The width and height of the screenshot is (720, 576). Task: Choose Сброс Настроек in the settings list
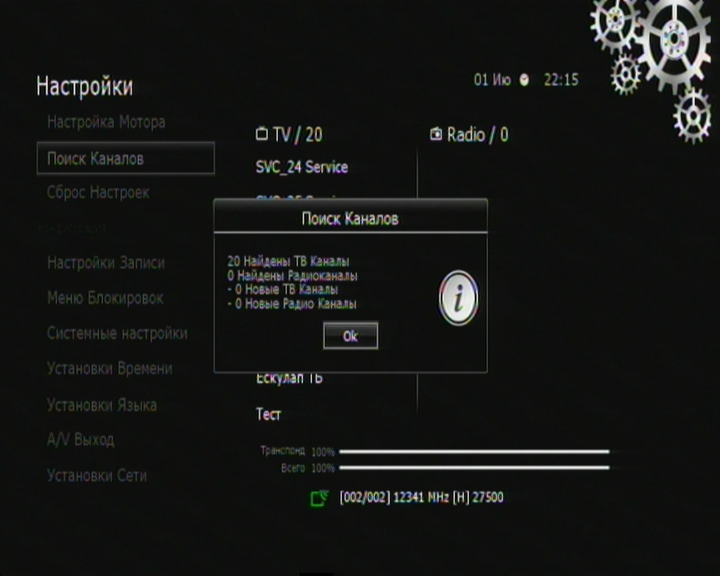[98, 192]
